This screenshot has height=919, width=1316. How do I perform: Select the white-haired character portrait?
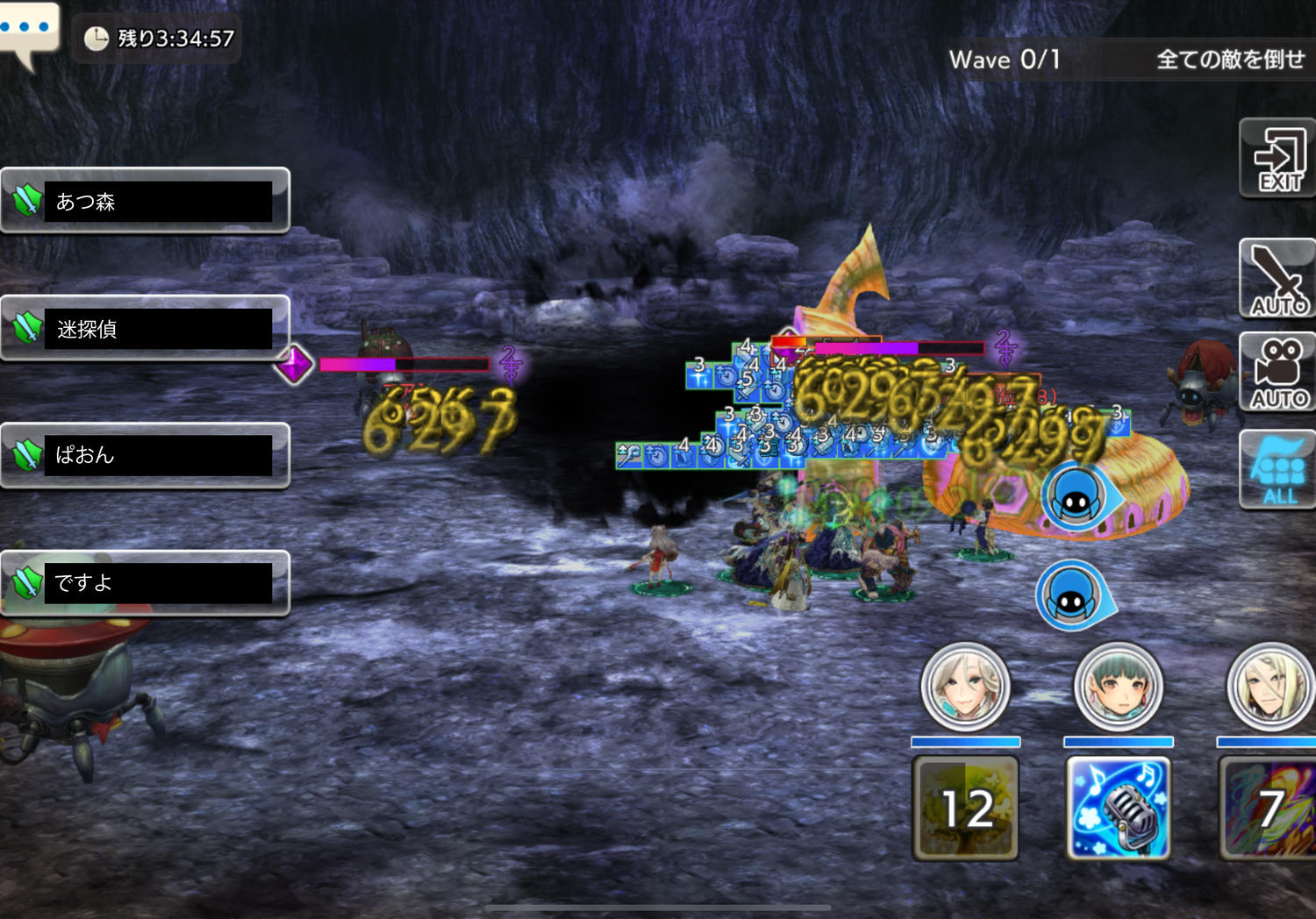(x=965, y=687)
